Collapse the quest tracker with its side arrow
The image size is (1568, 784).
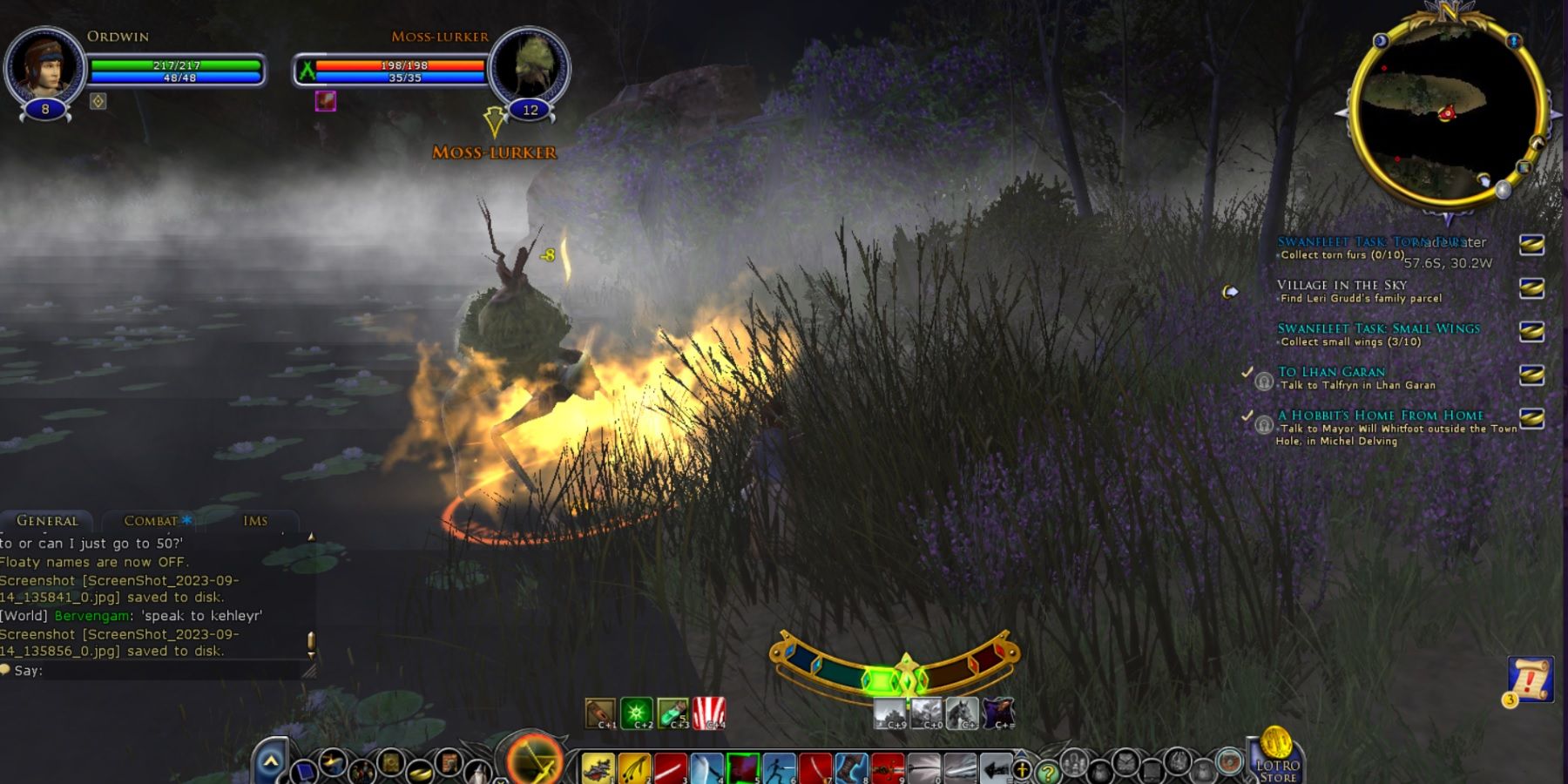pos(1231,292)
